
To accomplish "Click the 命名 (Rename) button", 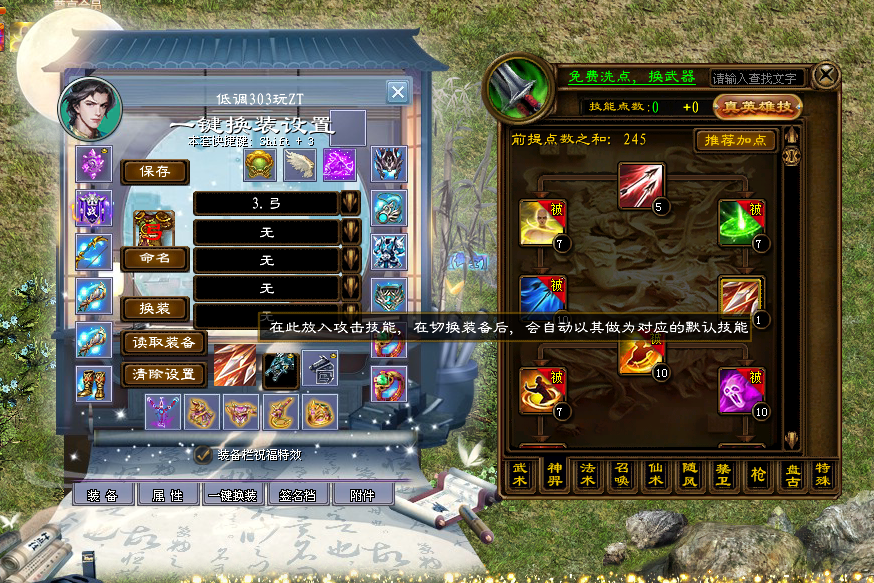I will point(155,258).
